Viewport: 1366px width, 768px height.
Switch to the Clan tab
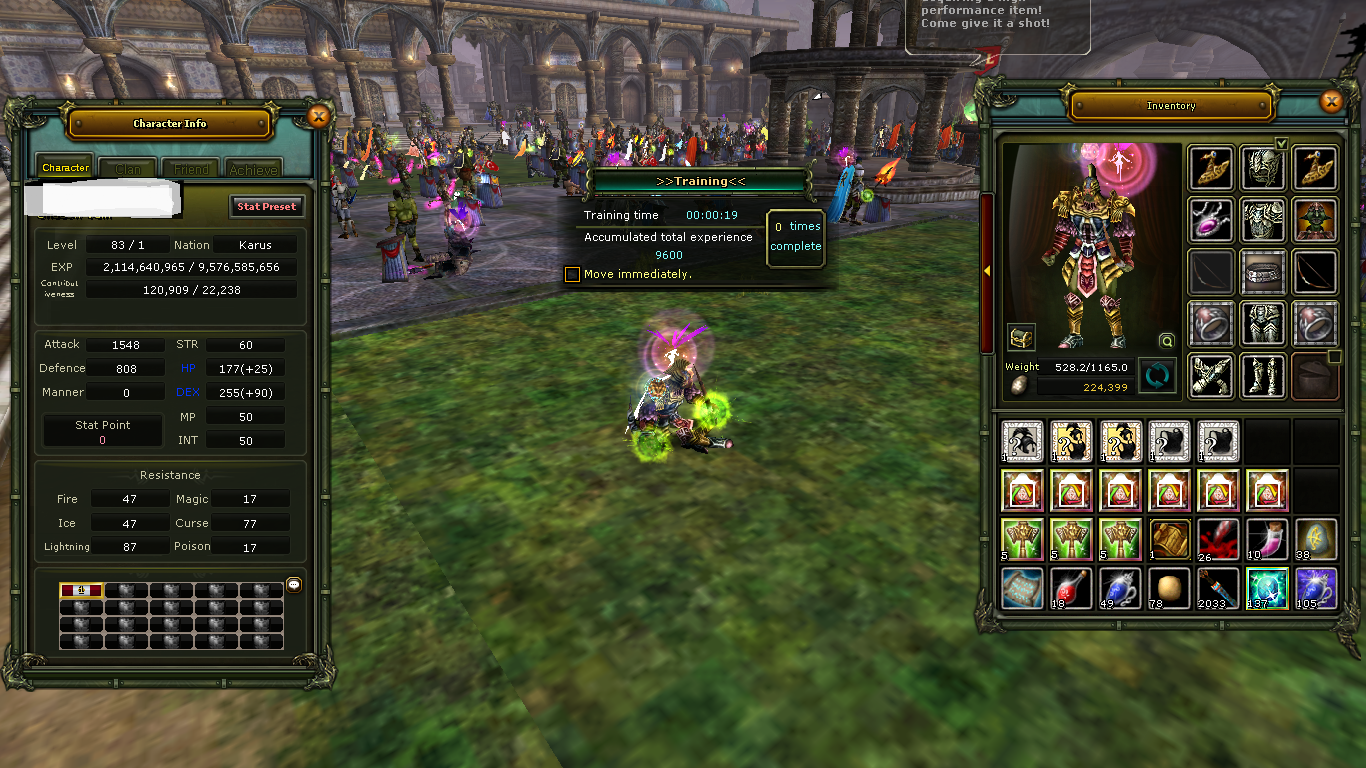coord(128,169)
